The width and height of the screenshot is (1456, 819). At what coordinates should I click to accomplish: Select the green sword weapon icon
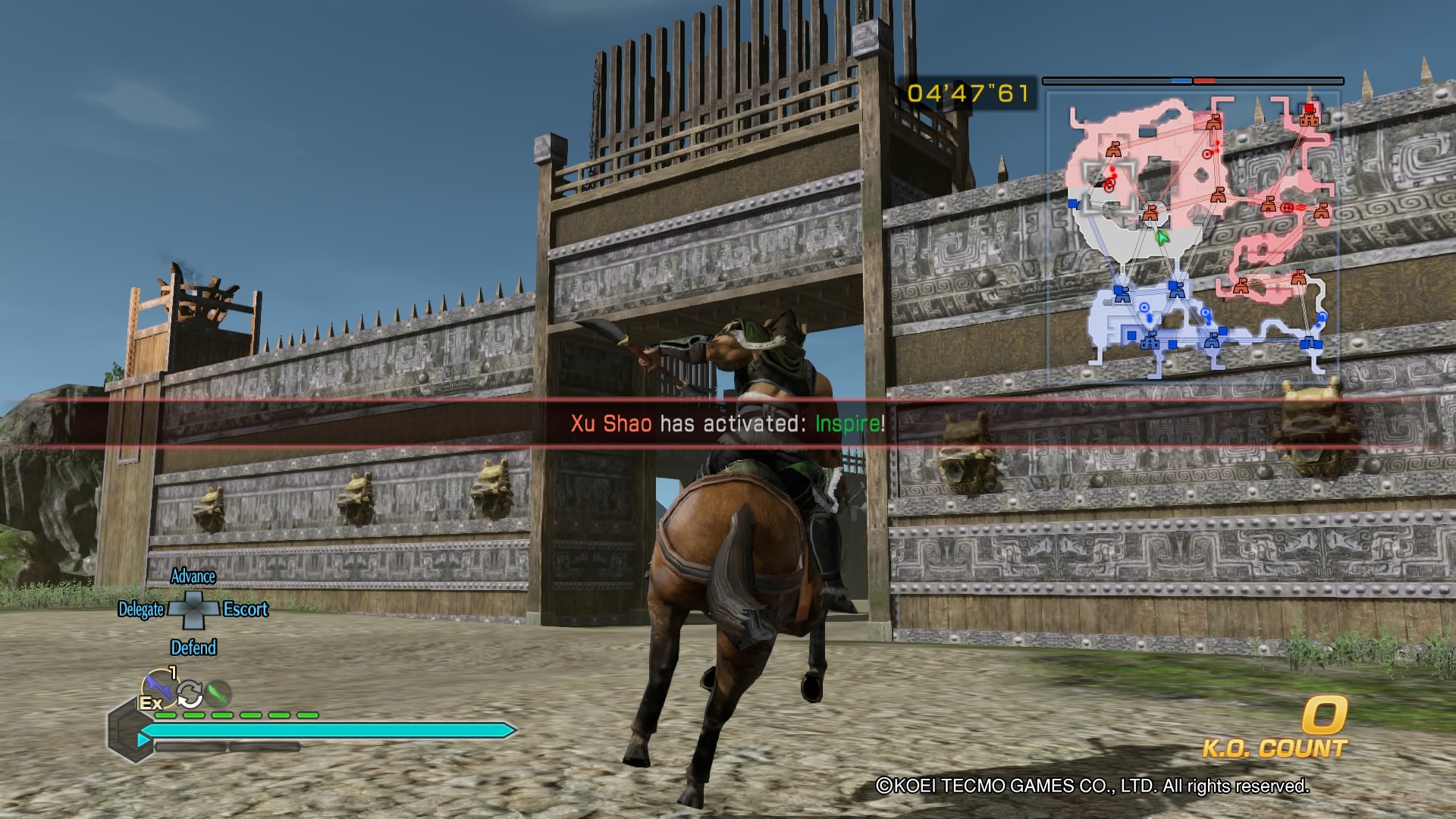click(x=220, y=692)
